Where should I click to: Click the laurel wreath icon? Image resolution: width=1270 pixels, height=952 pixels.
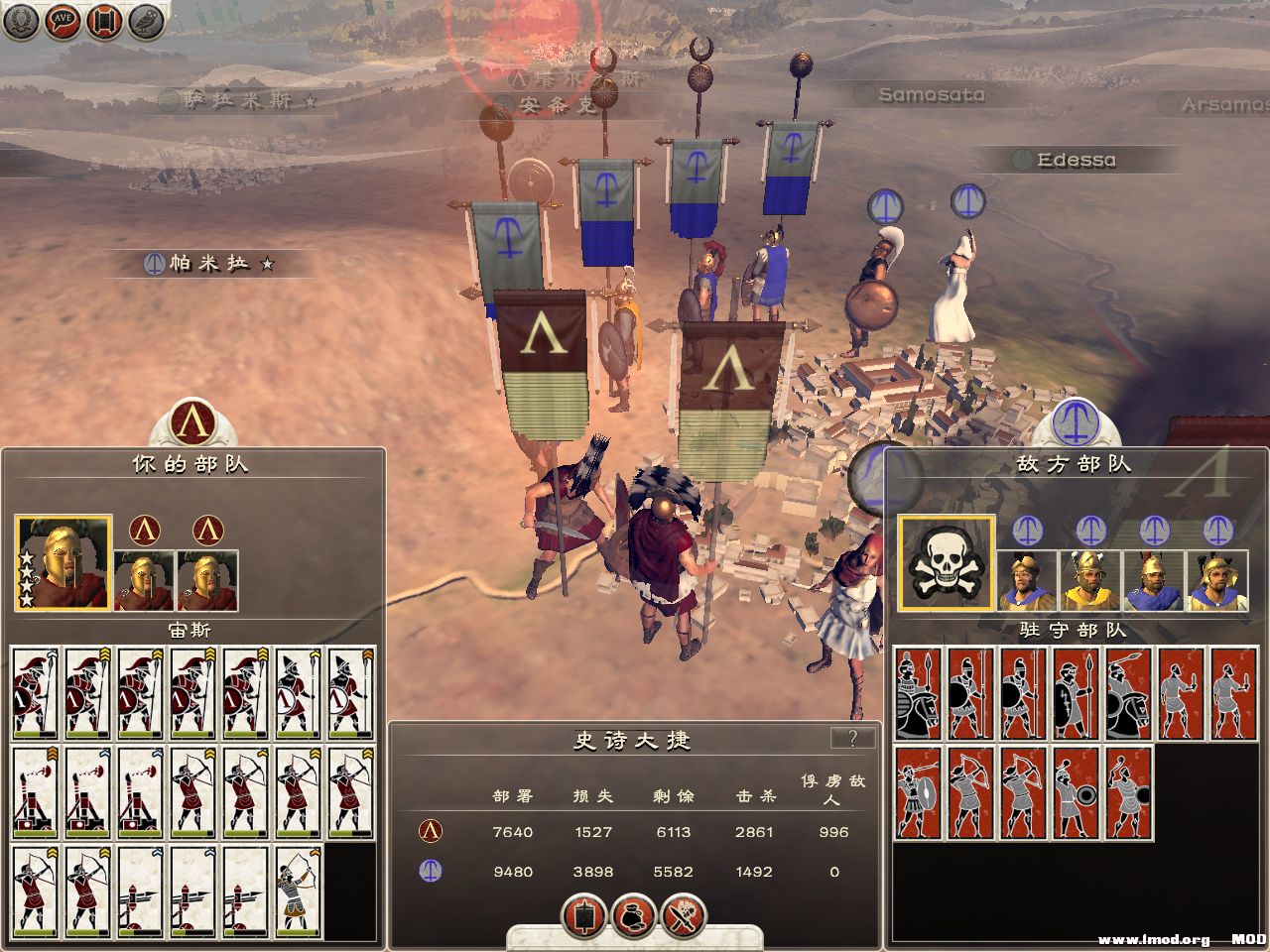coord(20,21)
